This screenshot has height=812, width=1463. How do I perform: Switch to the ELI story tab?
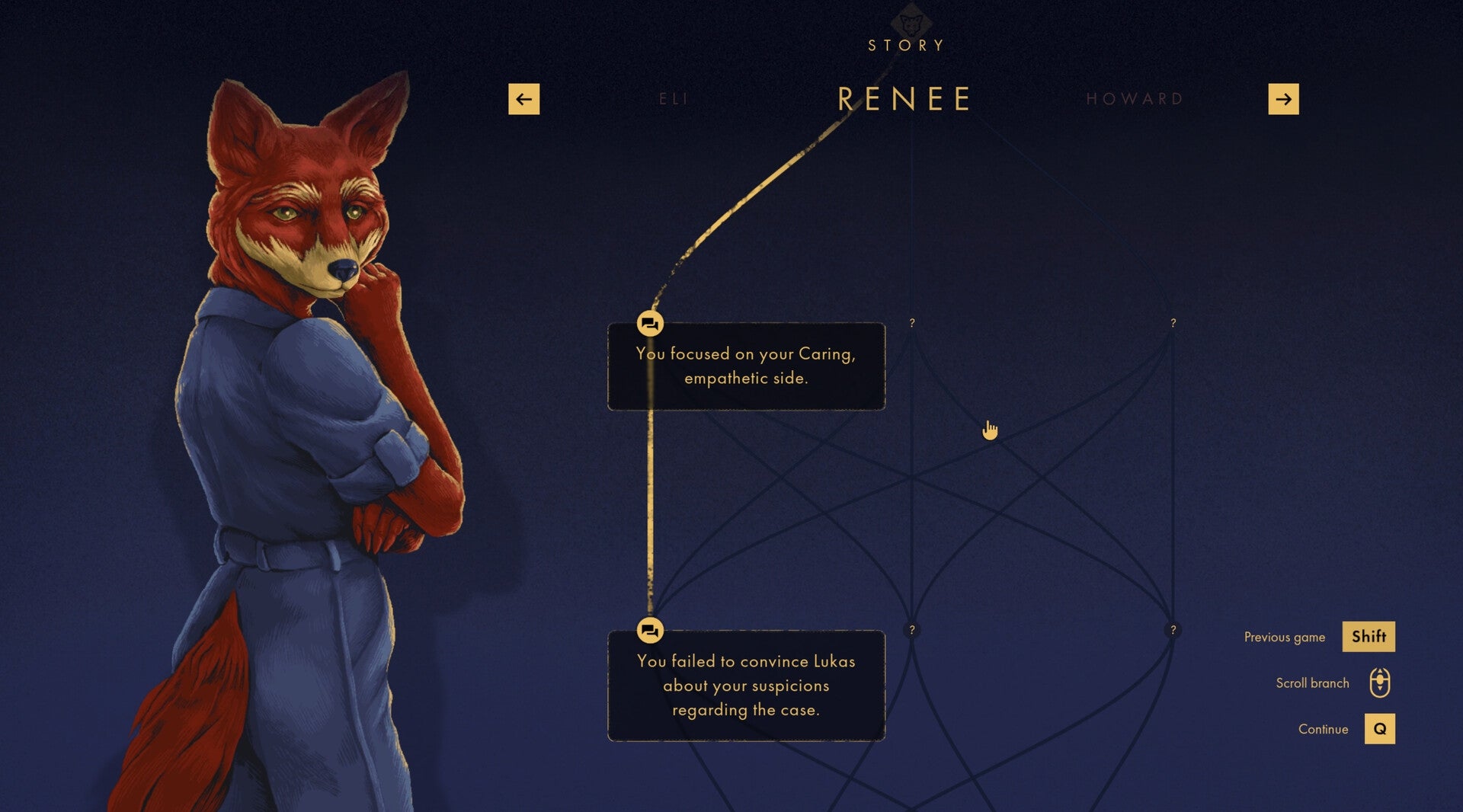[672, 98]
